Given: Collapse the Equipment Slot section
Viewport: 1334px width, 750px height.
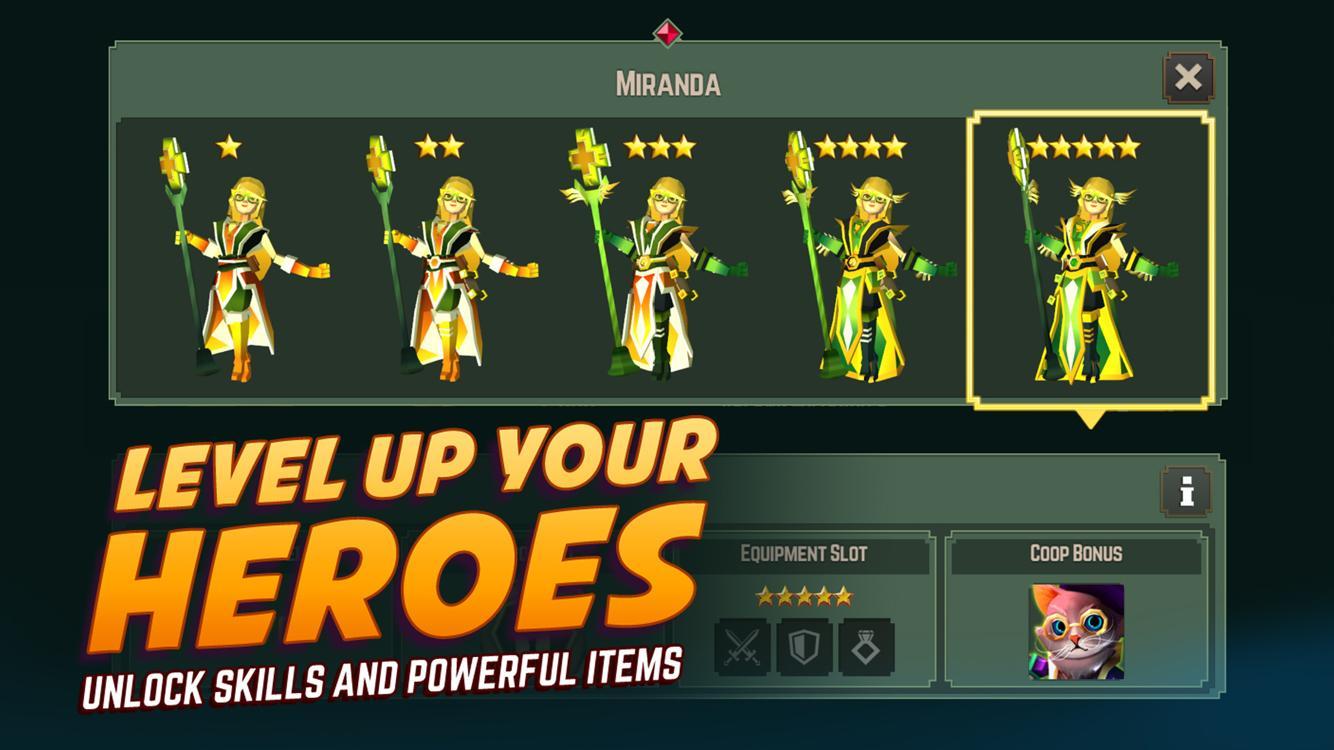Looking at the screenshot, I should [804, 552].
